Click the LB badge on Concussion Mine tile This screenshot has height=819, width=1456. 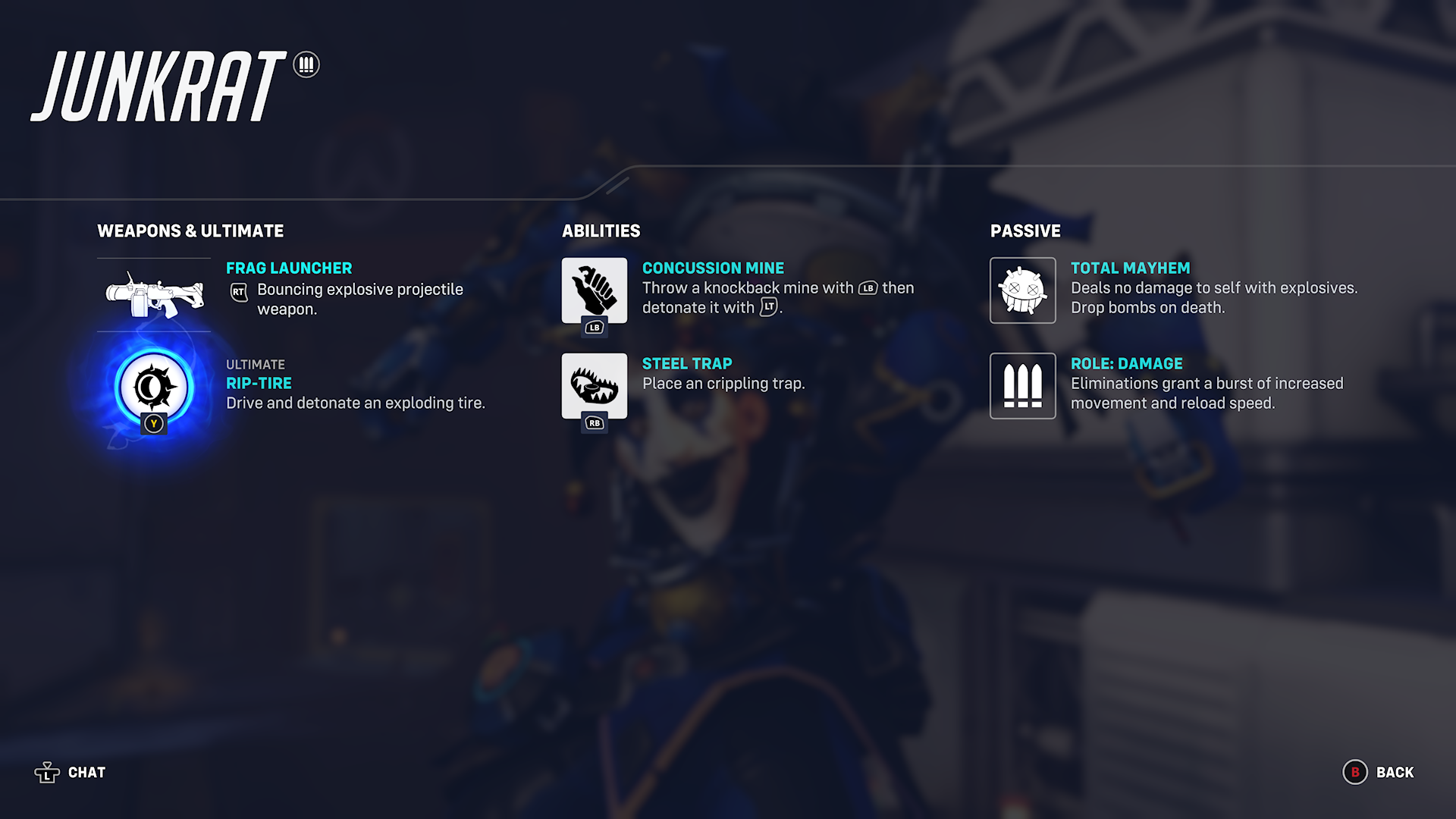coord(595,328)
